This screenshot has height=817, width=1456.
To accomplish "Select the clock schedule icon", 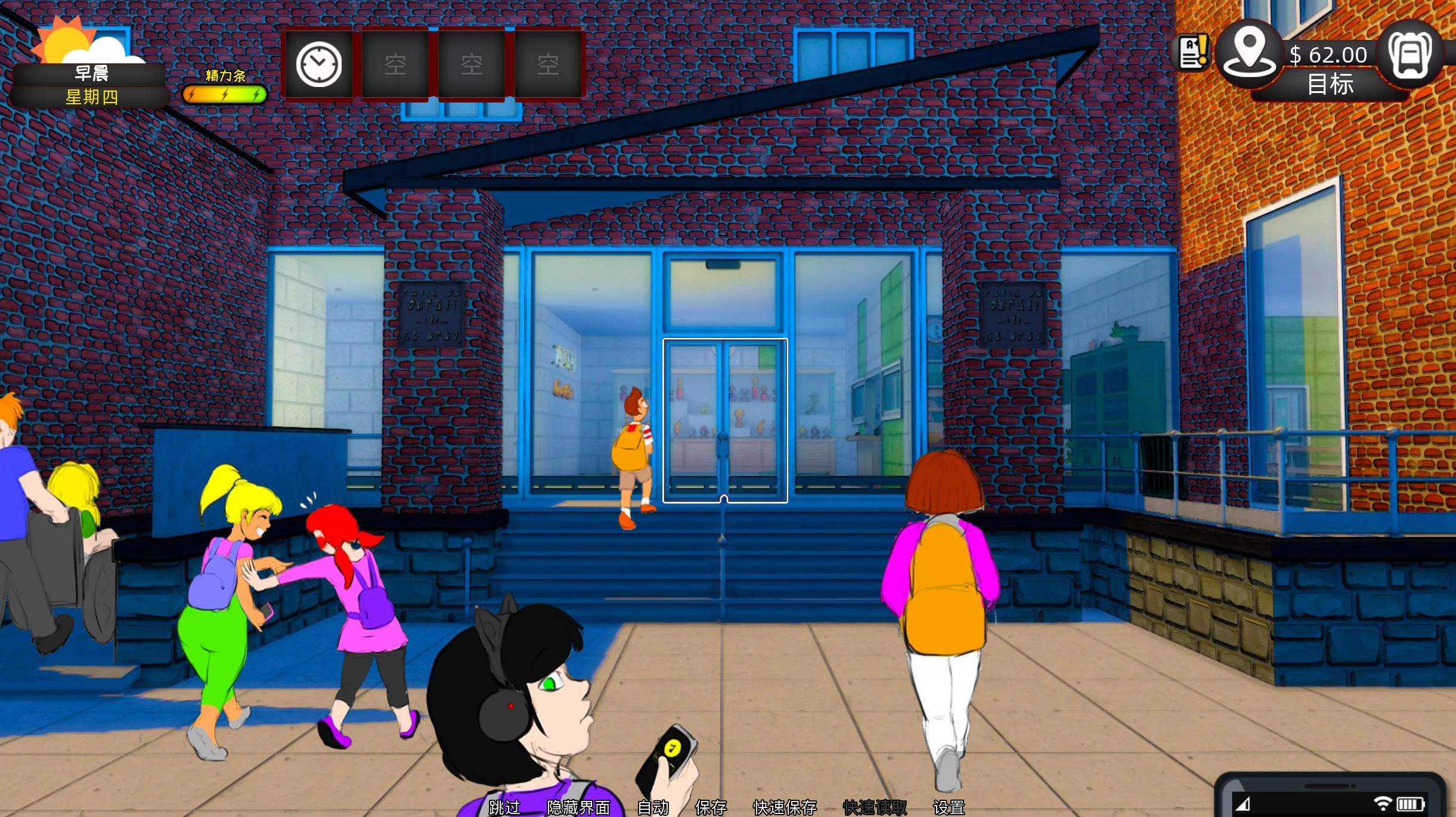I will pos(318,63).
